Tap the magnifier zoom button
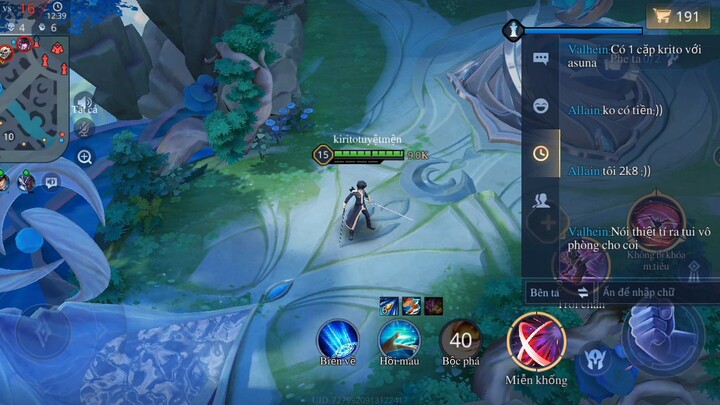 [85, 156]
